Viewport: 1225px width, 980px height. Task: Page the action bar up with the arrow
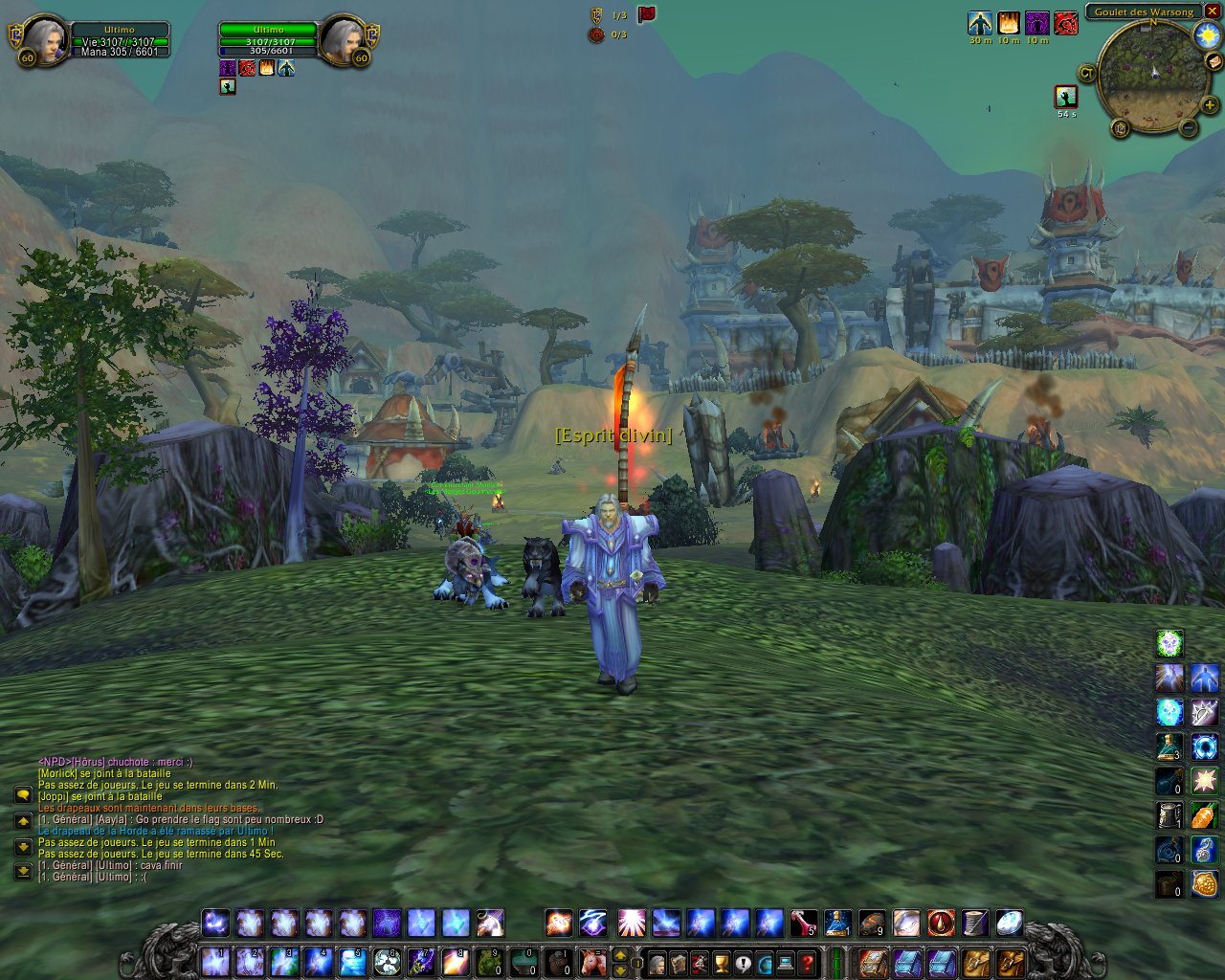pos(620,954)
